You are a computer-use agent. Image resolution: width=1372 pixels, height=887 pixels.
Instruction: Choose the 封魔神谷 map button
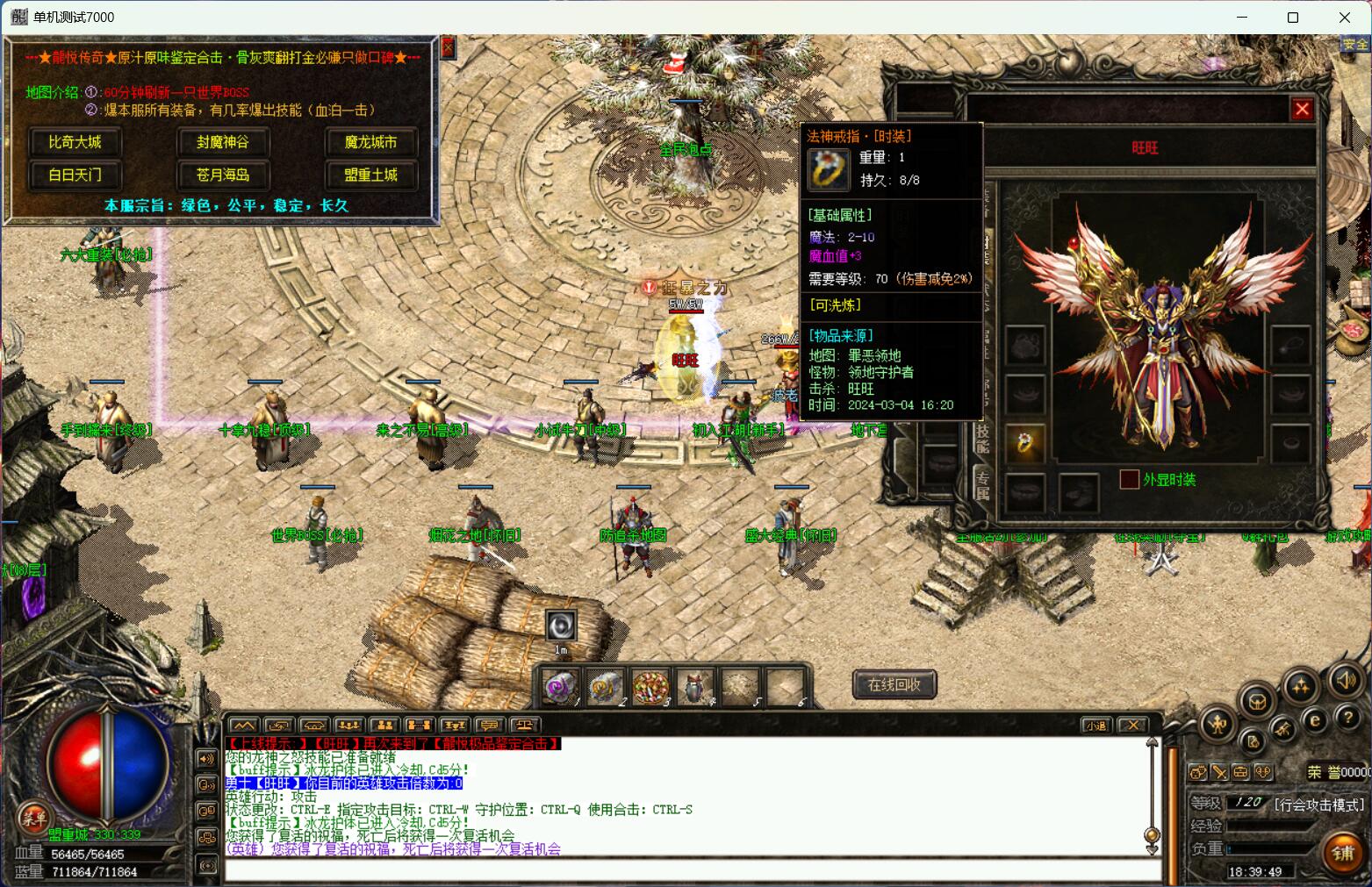[222, 142]
